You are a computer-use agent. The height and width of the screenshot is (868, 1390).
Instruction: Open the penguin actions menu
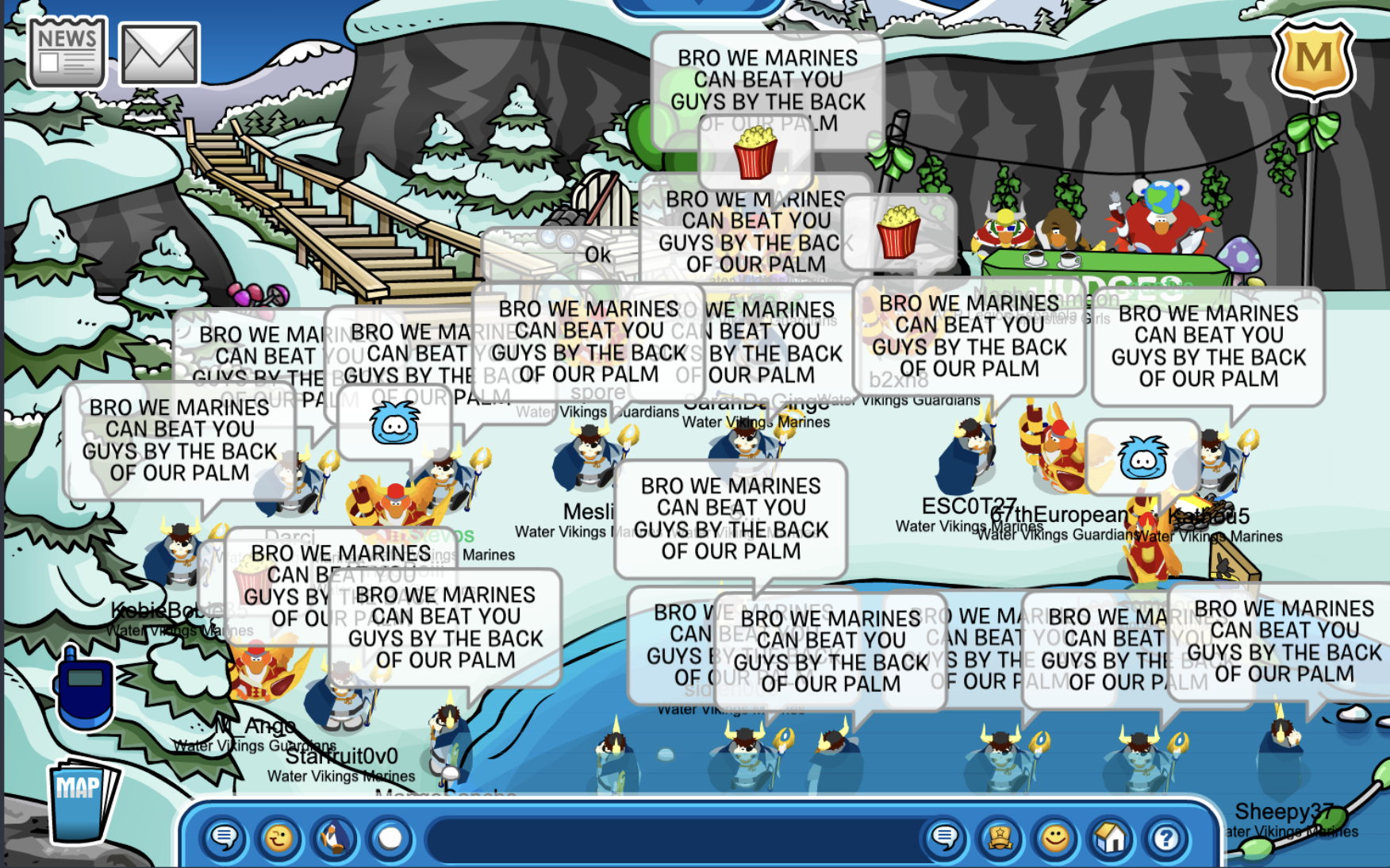pos(334,838)
